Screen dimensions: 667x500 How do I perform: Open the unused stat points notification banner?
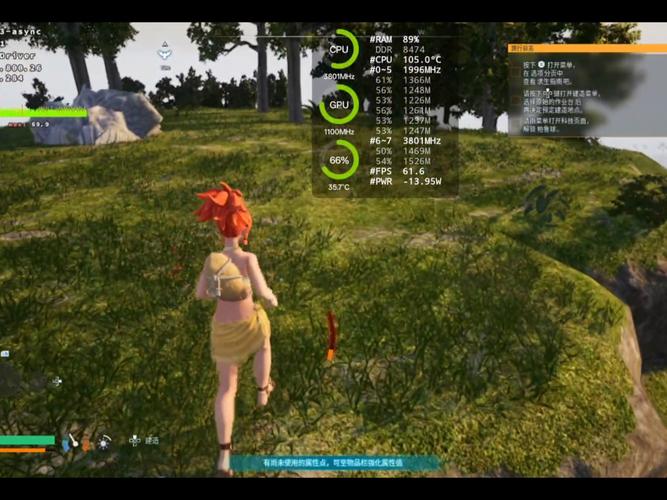335,464
